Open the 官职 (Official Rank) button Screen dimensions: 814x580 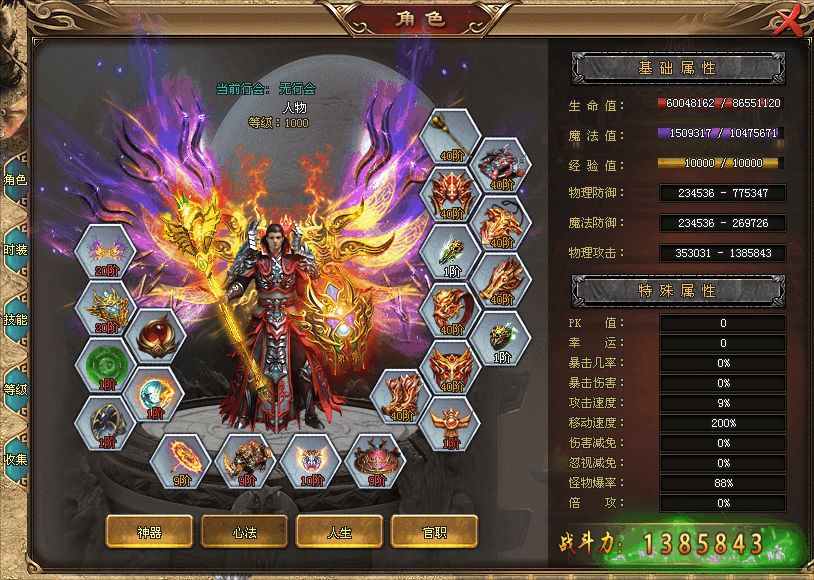point(433,532)
